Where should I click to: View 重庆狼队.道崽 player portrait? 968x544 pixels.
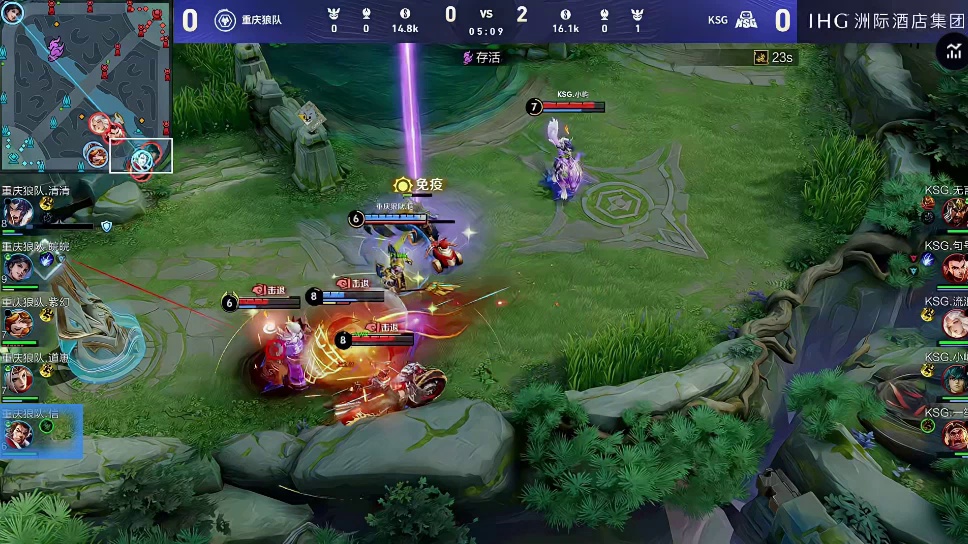(x=17, y=378)
